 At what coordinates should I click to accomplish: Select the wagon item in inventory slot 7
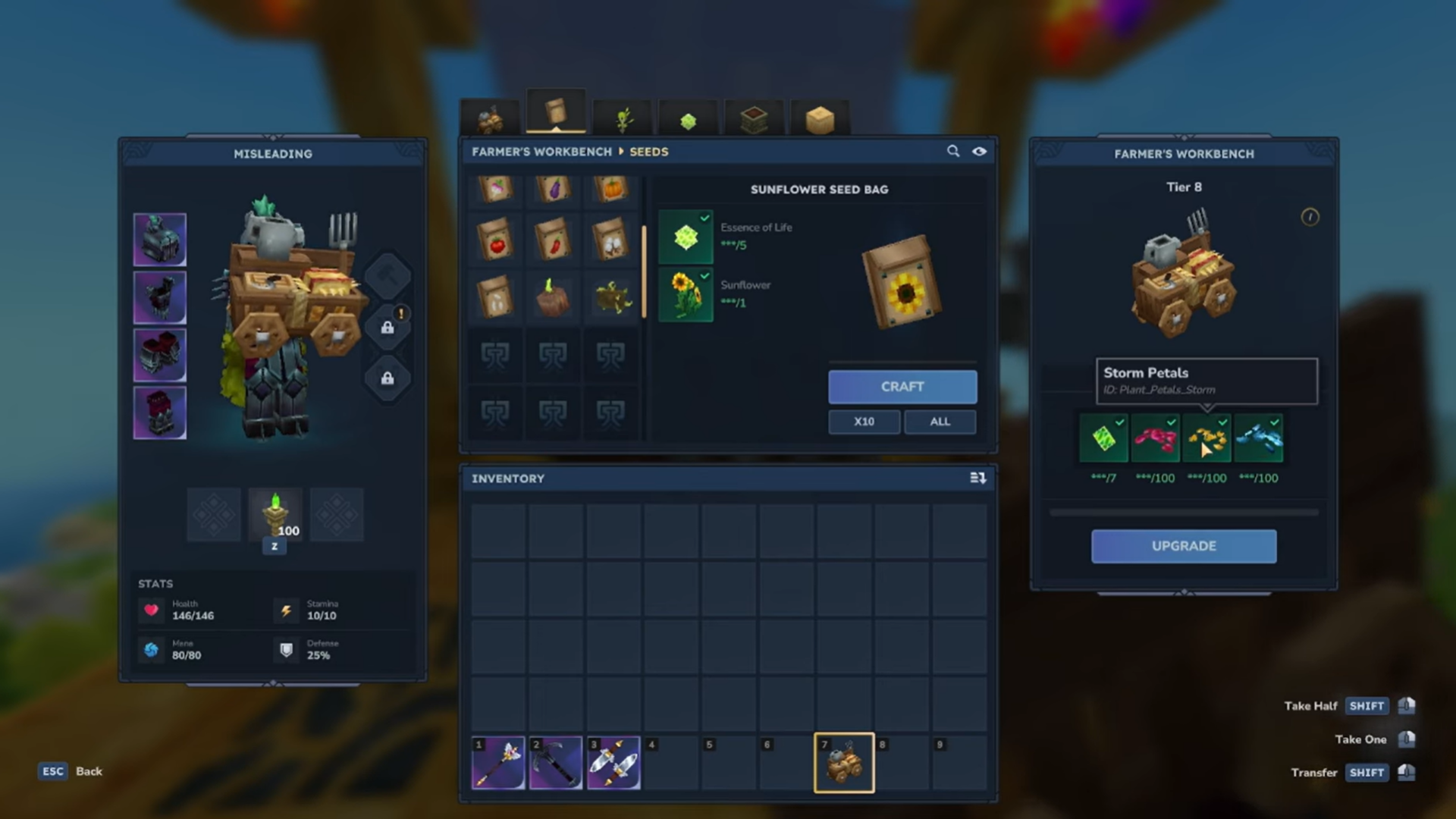[843, 762]
